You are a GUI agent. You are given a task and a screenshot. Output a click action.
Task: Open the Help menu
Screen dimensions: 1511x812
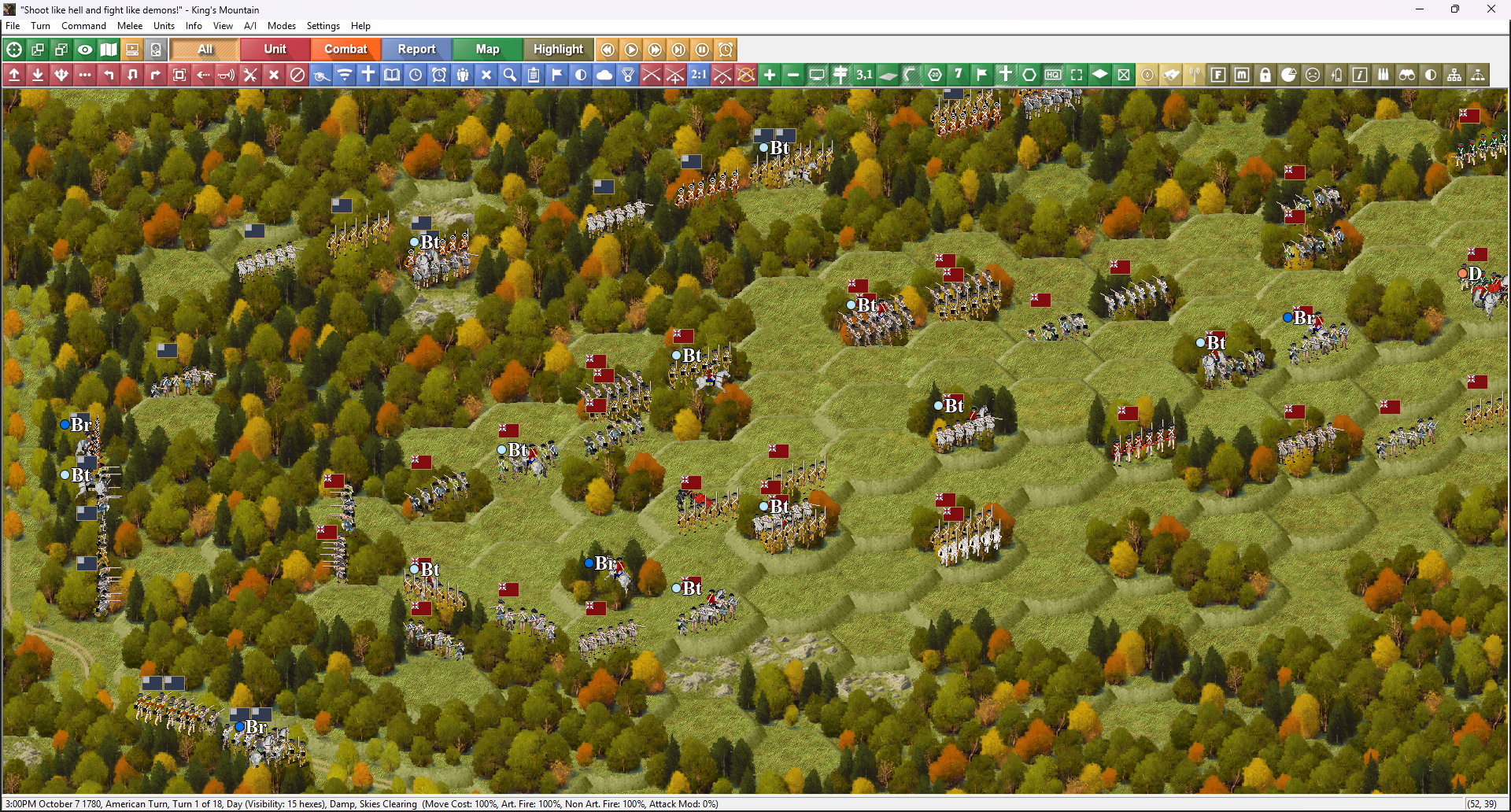pos(360,26)
